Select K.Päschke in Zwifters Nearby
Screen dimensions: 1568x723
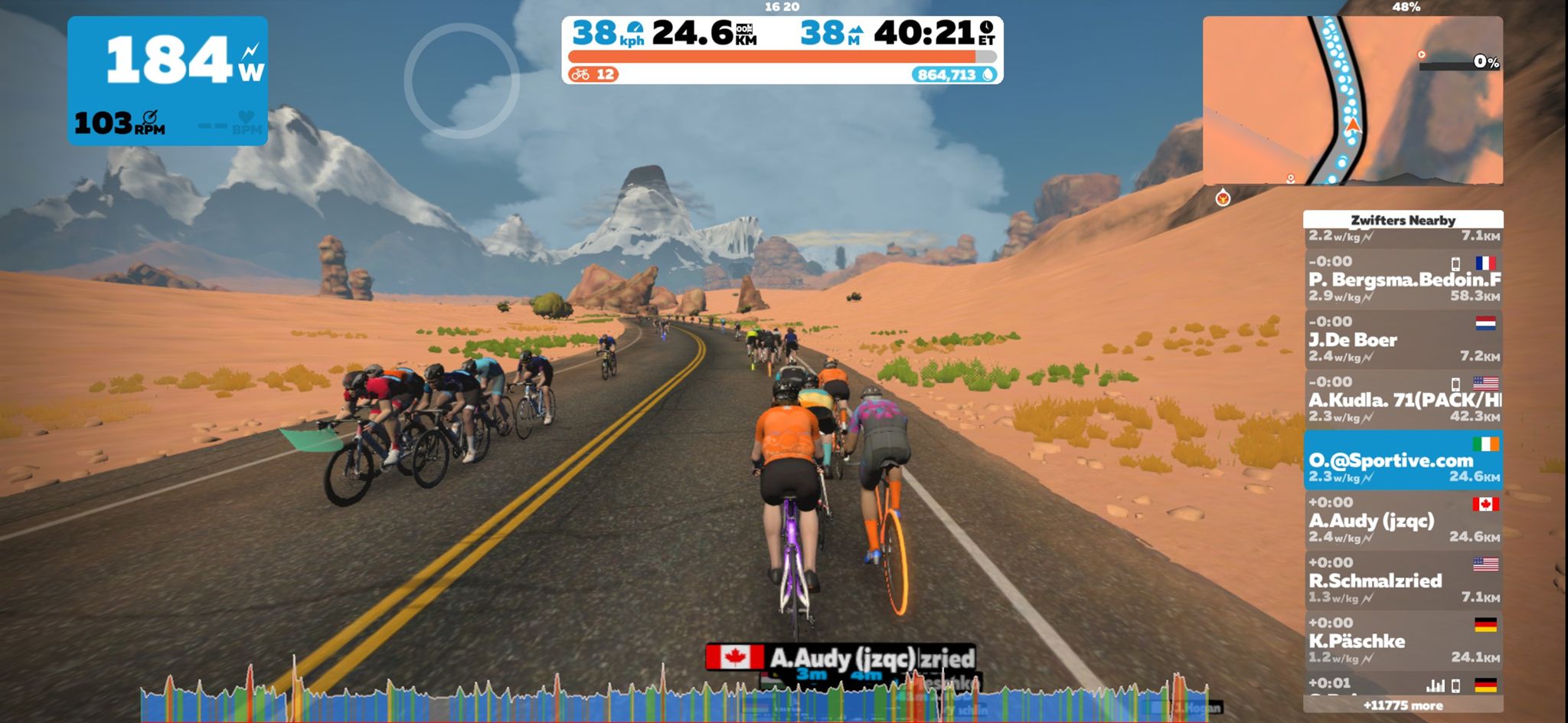point(1403,641)
